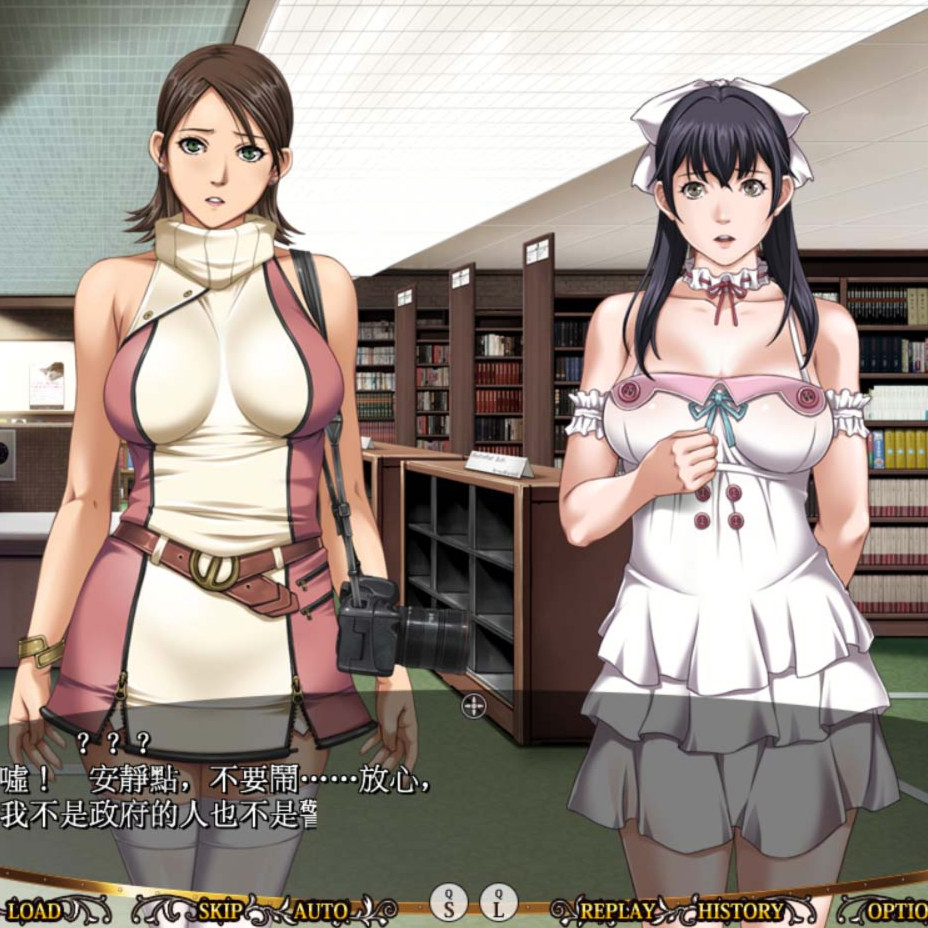This screenshot has width=928, height=928.
Task: Activate SKIP to fast-forward dialogue
Action: [x=220, y=910]
